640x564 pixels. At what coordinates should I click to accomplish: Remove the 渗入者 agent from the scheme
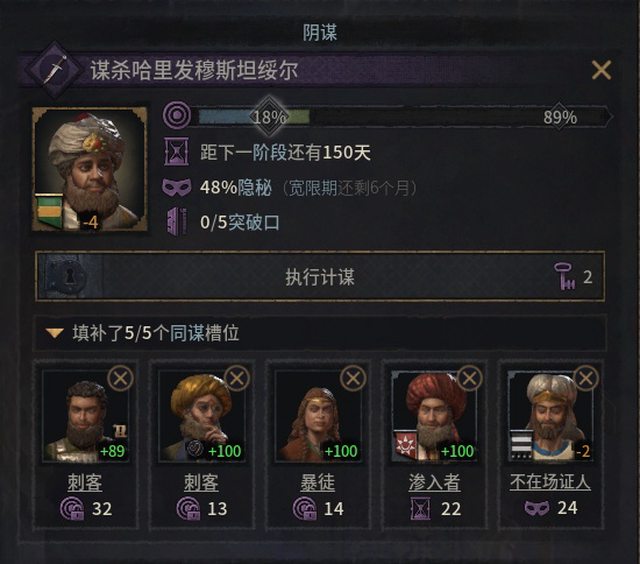[470, 378]
